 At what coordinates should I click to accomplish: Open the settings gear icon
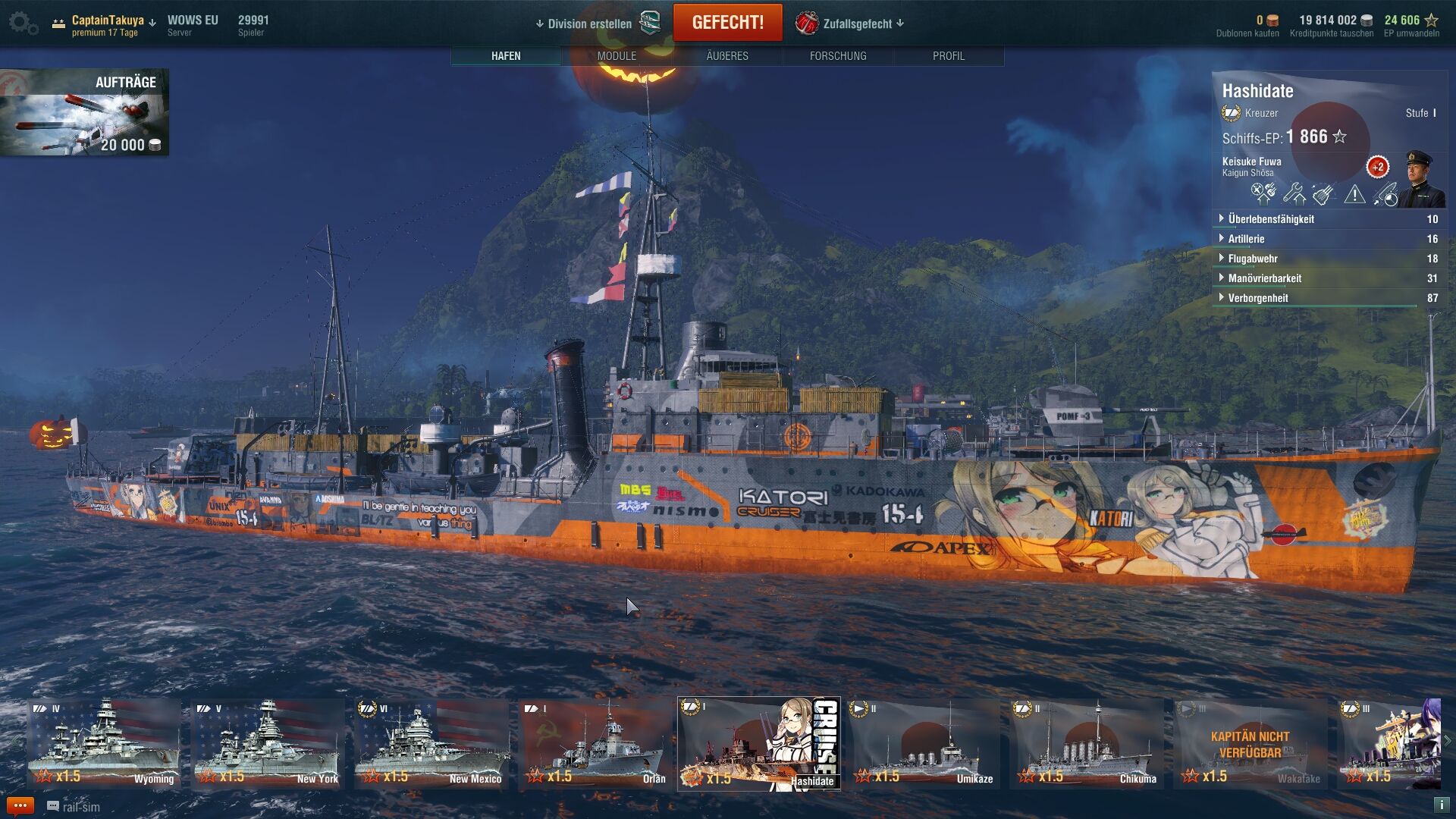pyautogui.click(x=22, y=24)
